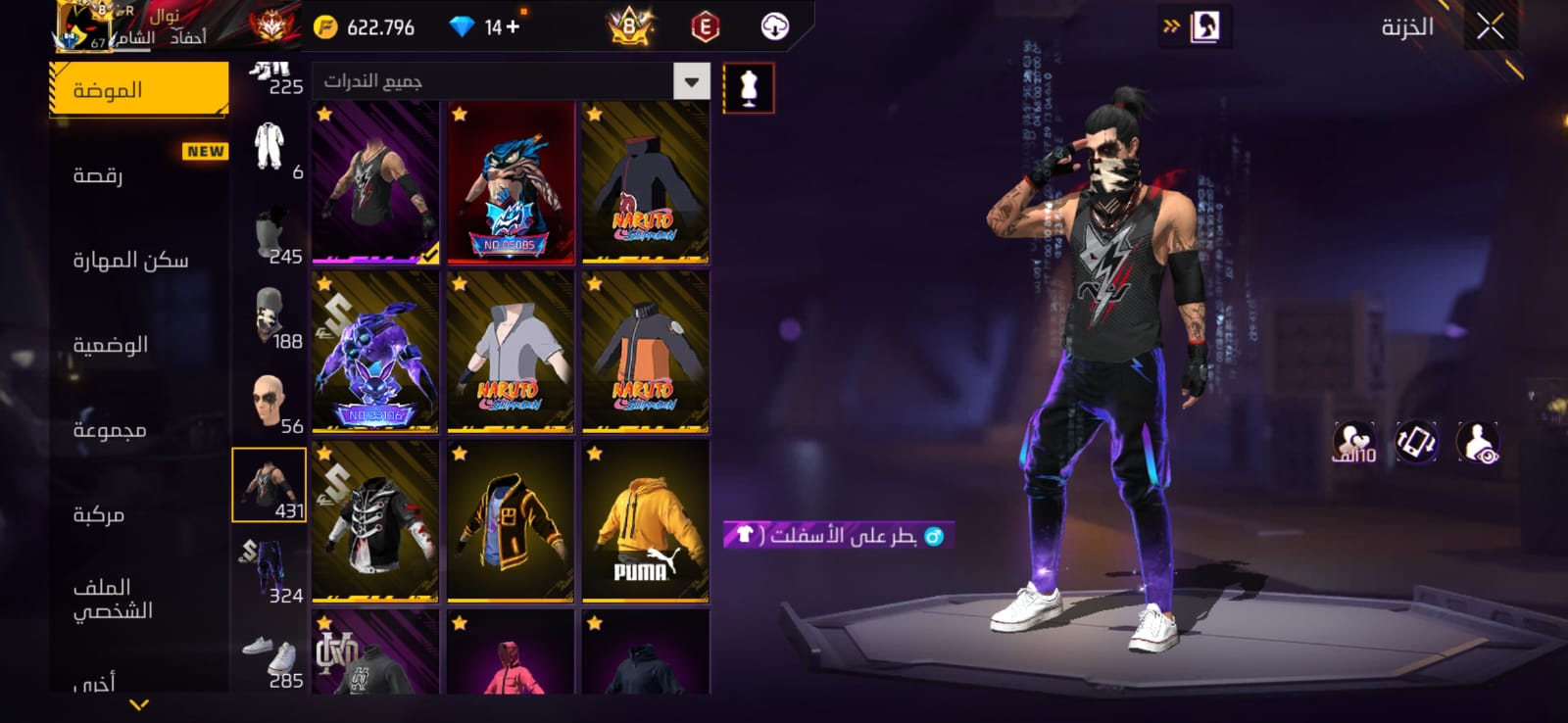Select the orange and black Naruto jacket
1568x723 pixels.
[x=645, y=352]
